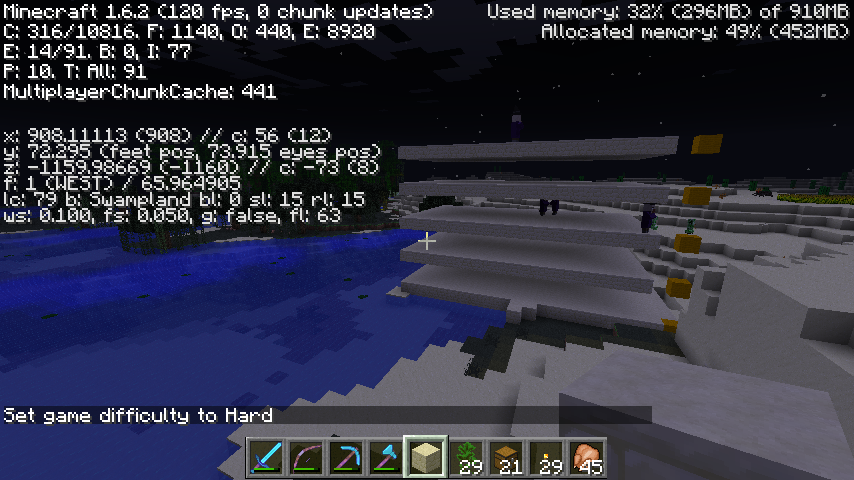Pick the diamond axe hotbar slot
Screen dimensions: 854x480
tap(387, 458)
